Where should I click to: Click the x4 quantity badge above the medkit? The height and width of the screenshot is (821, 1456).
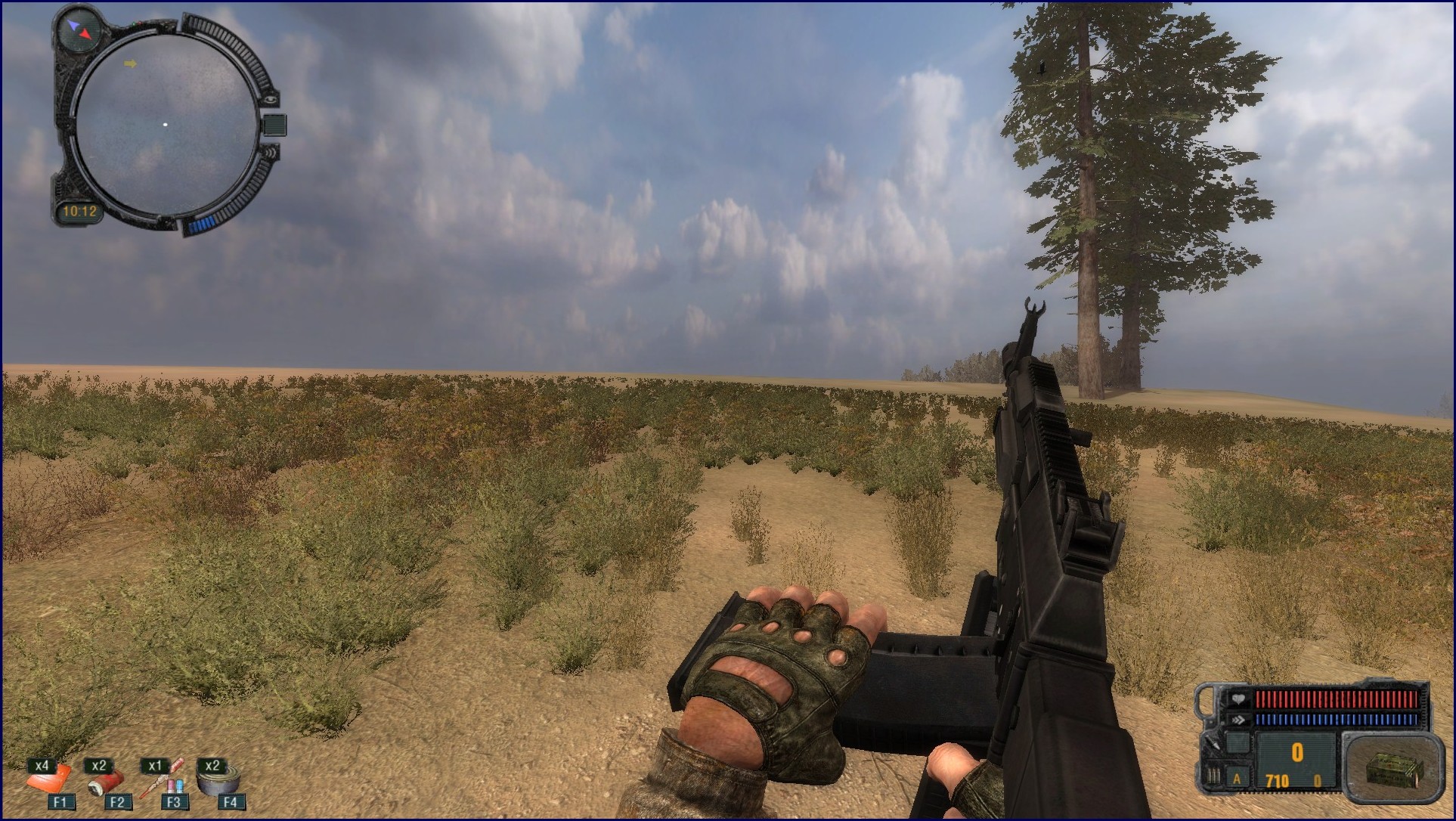(x=43, y=764)
